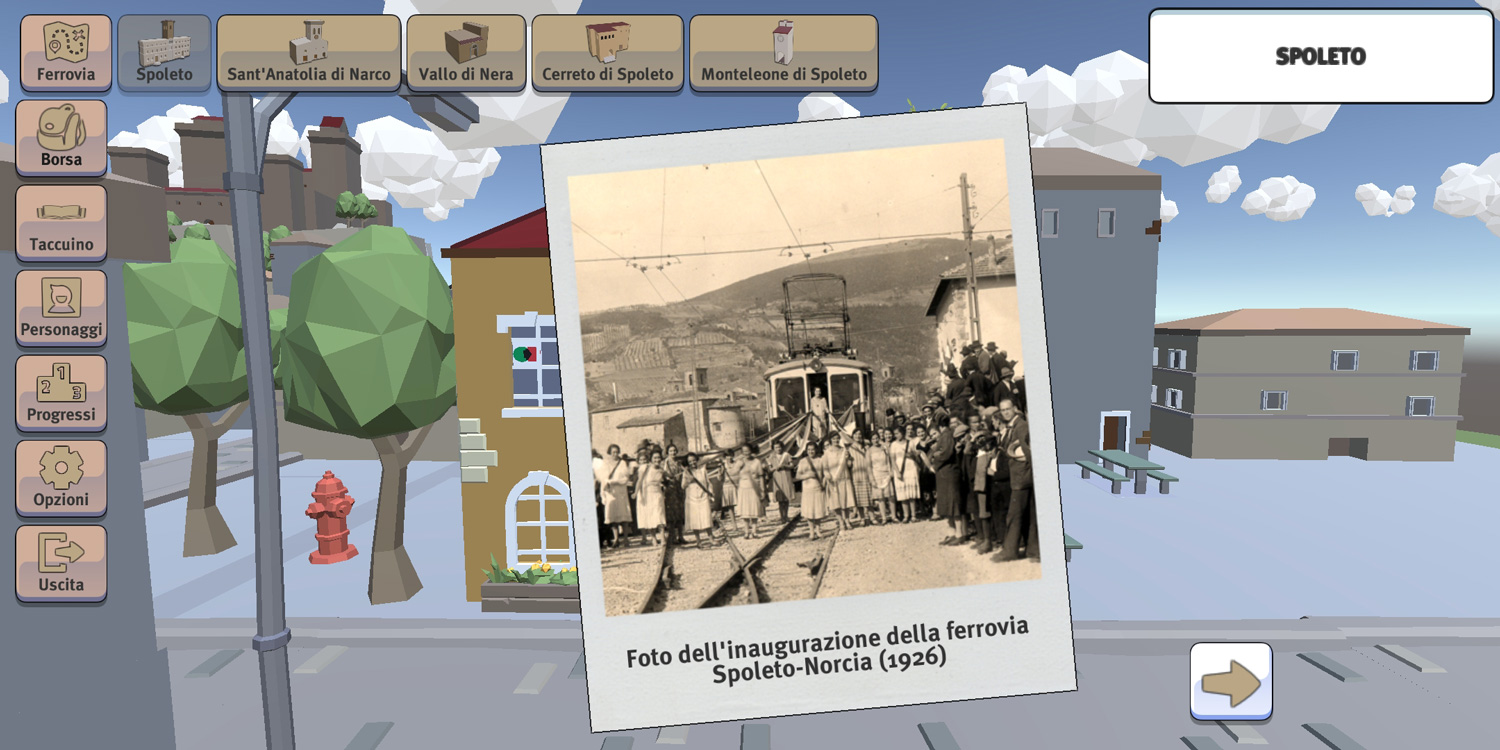Select the Vallo di Nera tab
1500x750 pixels.
tap(466, 52)
